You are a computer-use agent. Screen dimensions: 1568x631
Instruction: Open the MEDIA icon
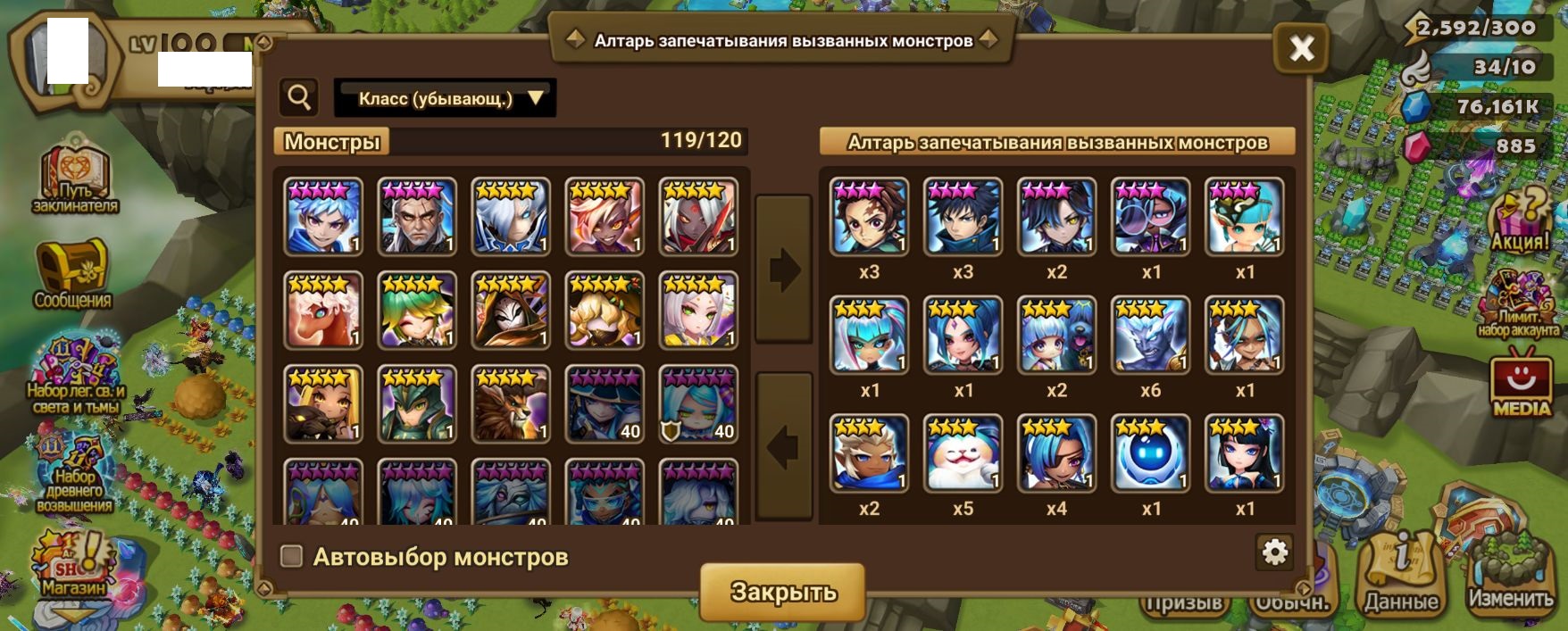(x=1521, y=386)
